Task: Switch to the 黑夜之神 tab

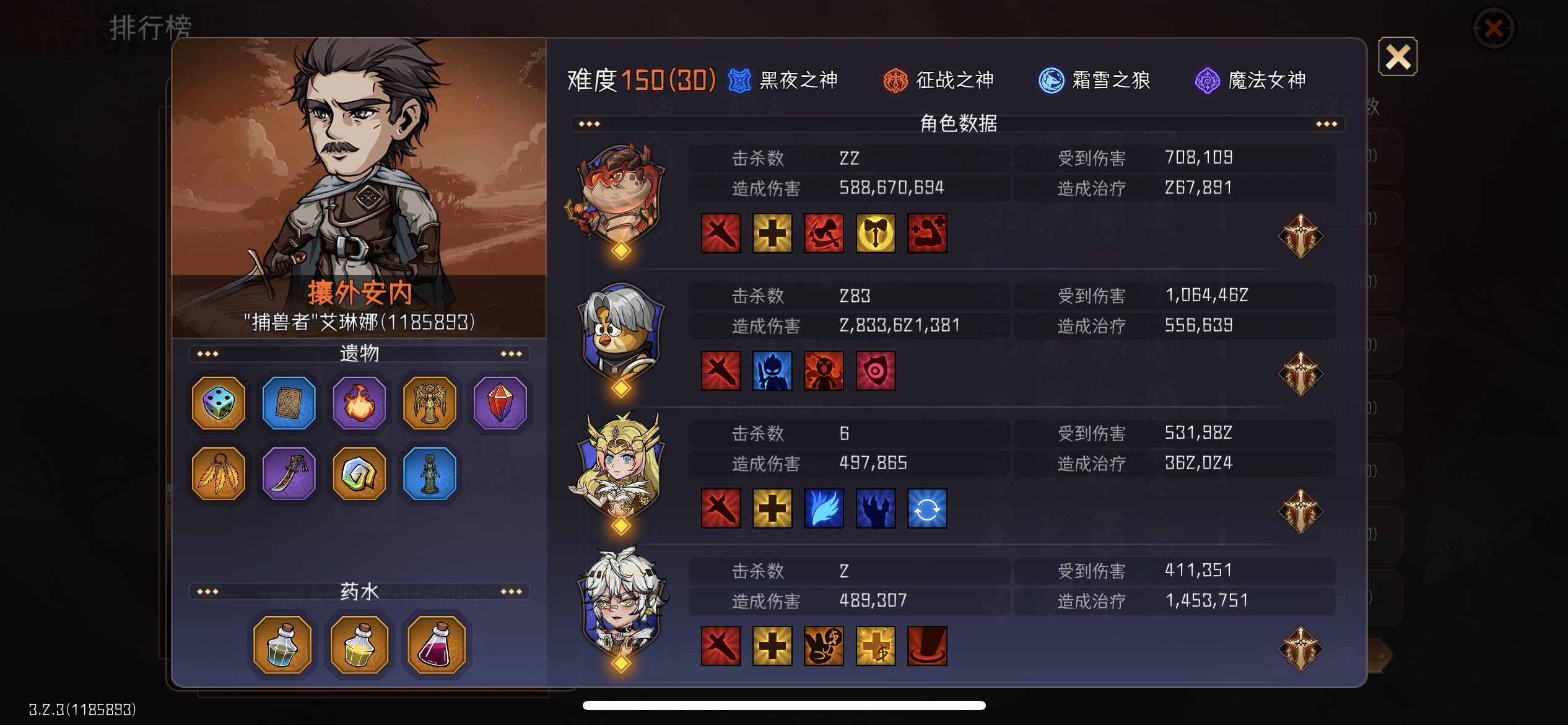Action: tap(788, 80)
